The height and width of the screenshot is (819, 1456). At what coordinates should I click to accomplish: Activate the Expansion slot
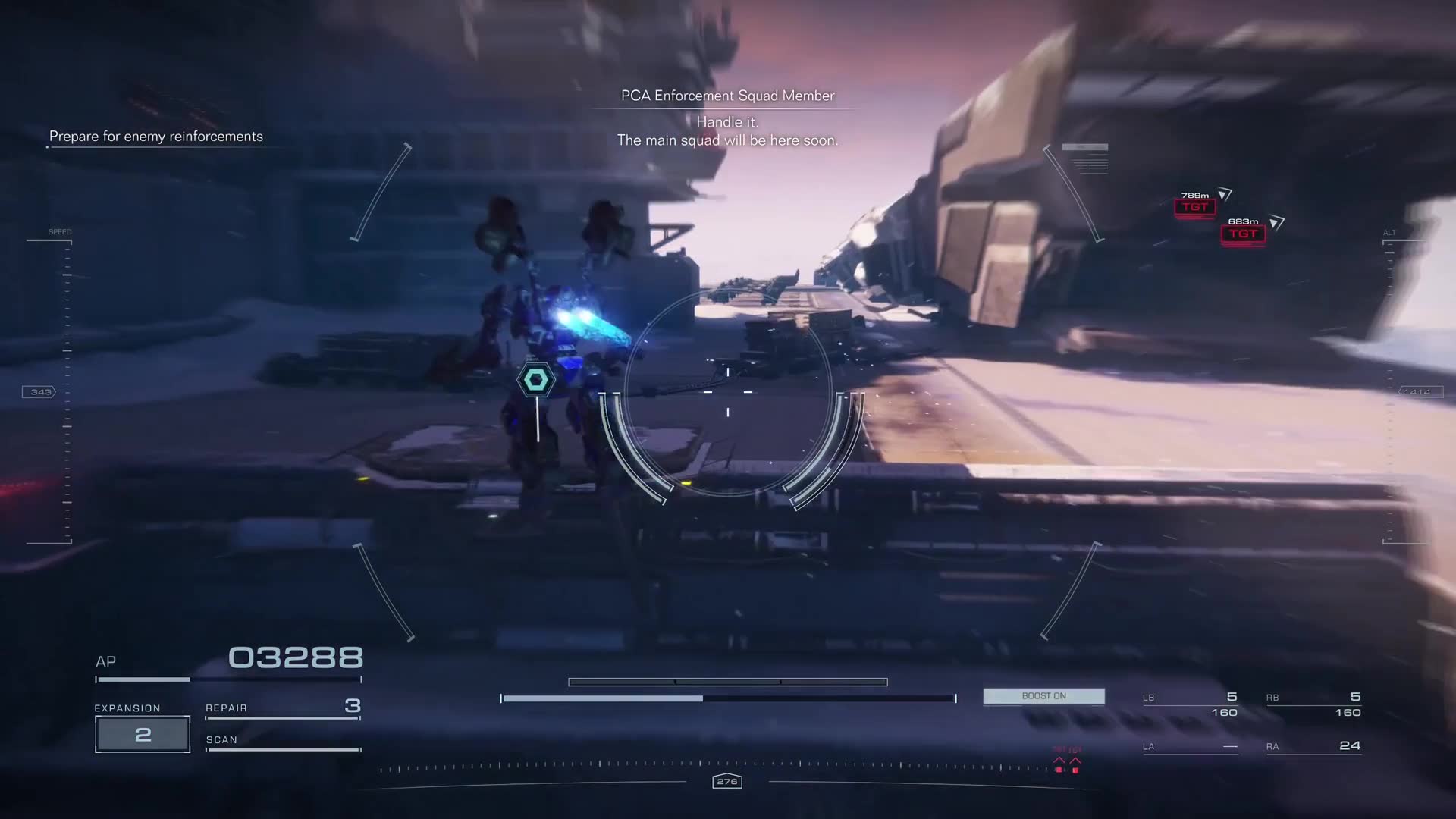(143, 734)
